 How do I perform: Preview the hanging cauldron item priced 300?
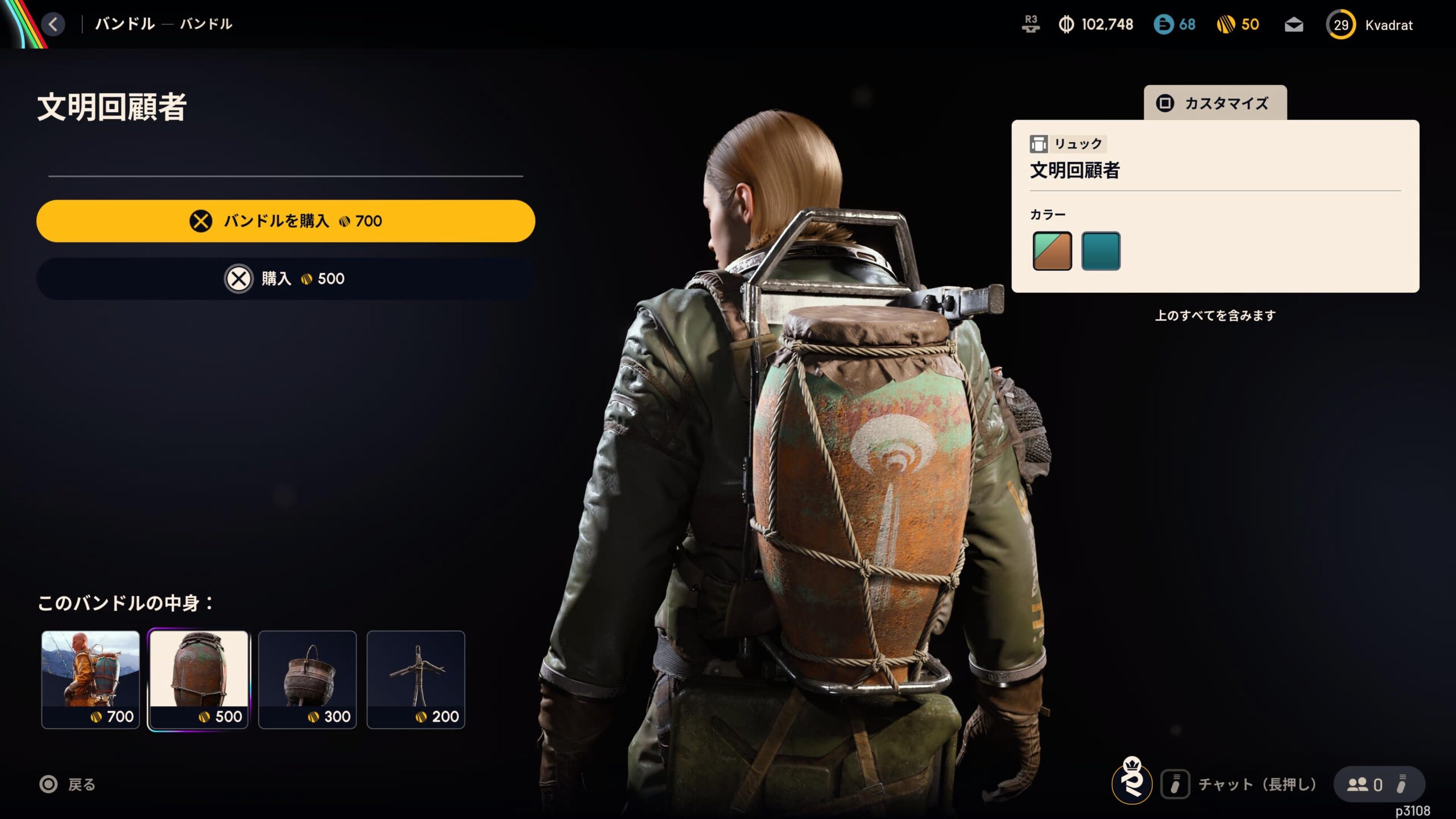[x=307, y=679]
